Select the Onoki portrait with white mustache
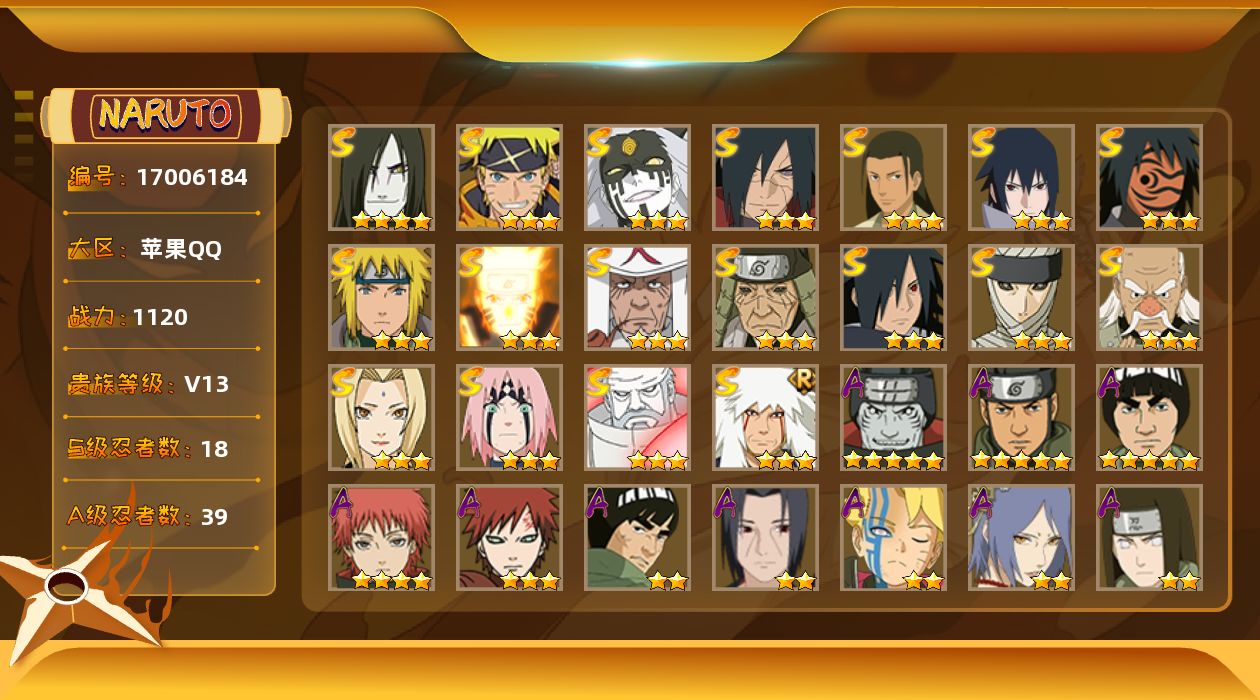The height and width of the screenshot is (700, 1260). click(x=1149, y=297)
